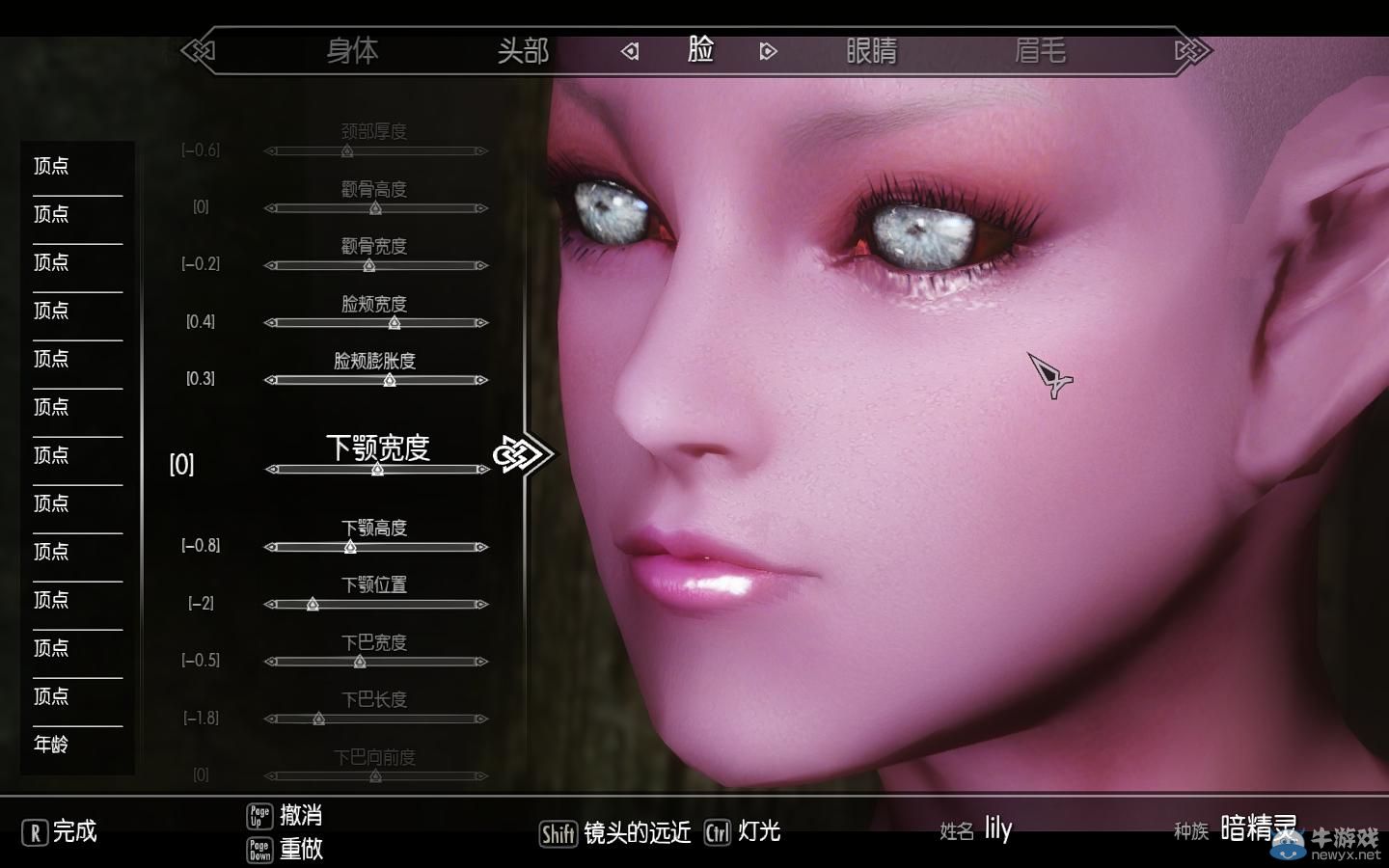
Task: Click the right arrow beside 脸 tab
Action: coord(769,51)
